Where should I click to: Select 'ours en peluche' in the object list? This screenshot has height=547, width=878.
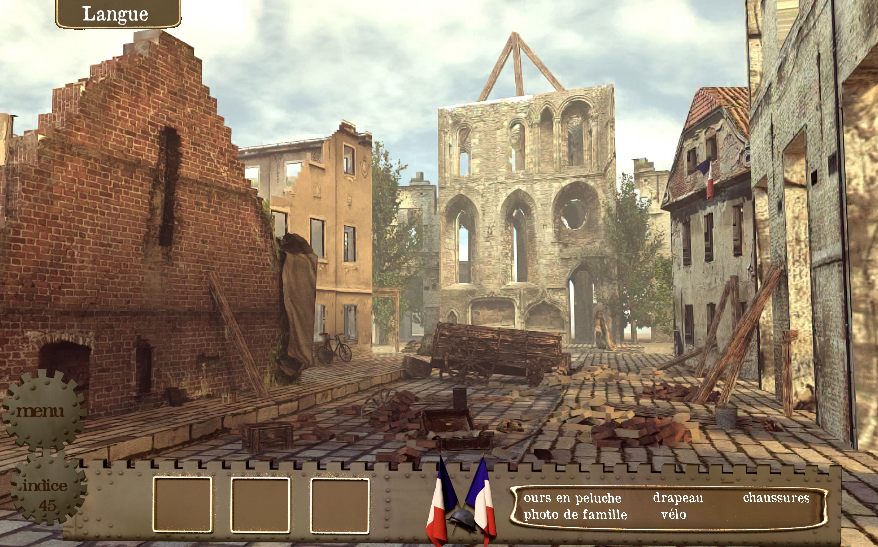coord(572,498)
